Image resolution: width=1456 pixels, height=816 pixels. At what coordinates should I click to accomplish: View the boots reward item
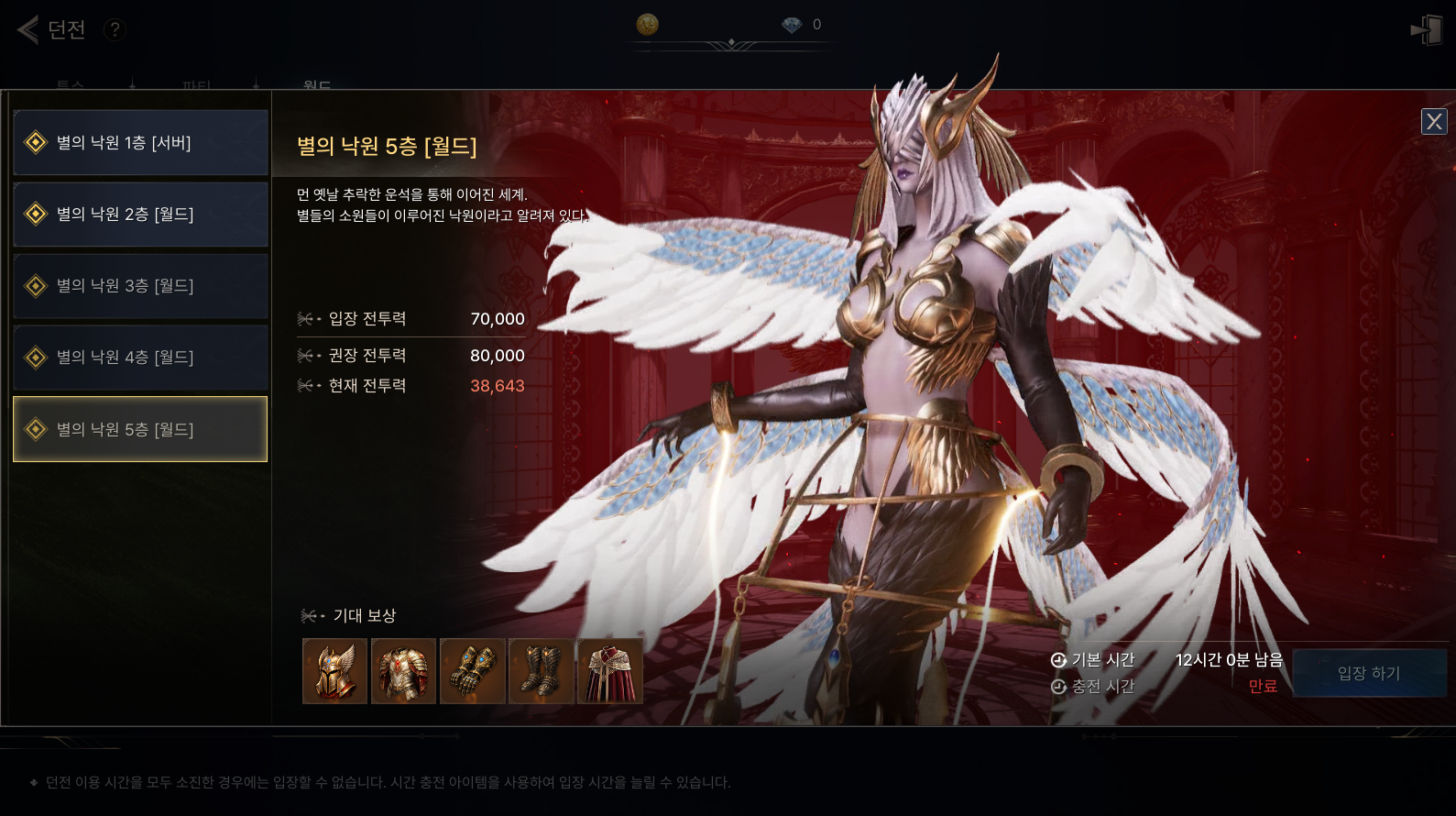542,671
